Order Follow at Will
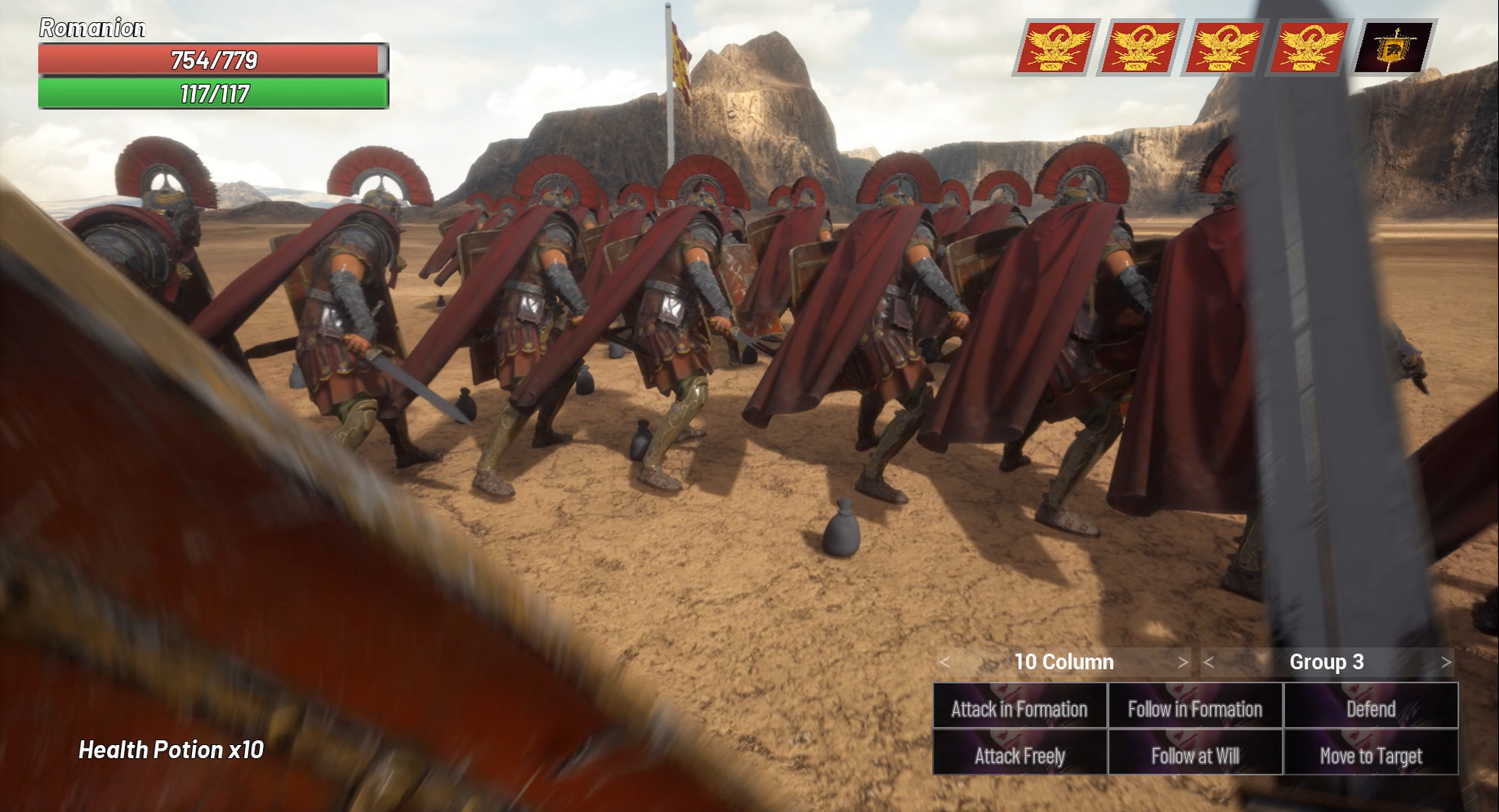The image size is (1499, 812). click(1194, 756)
